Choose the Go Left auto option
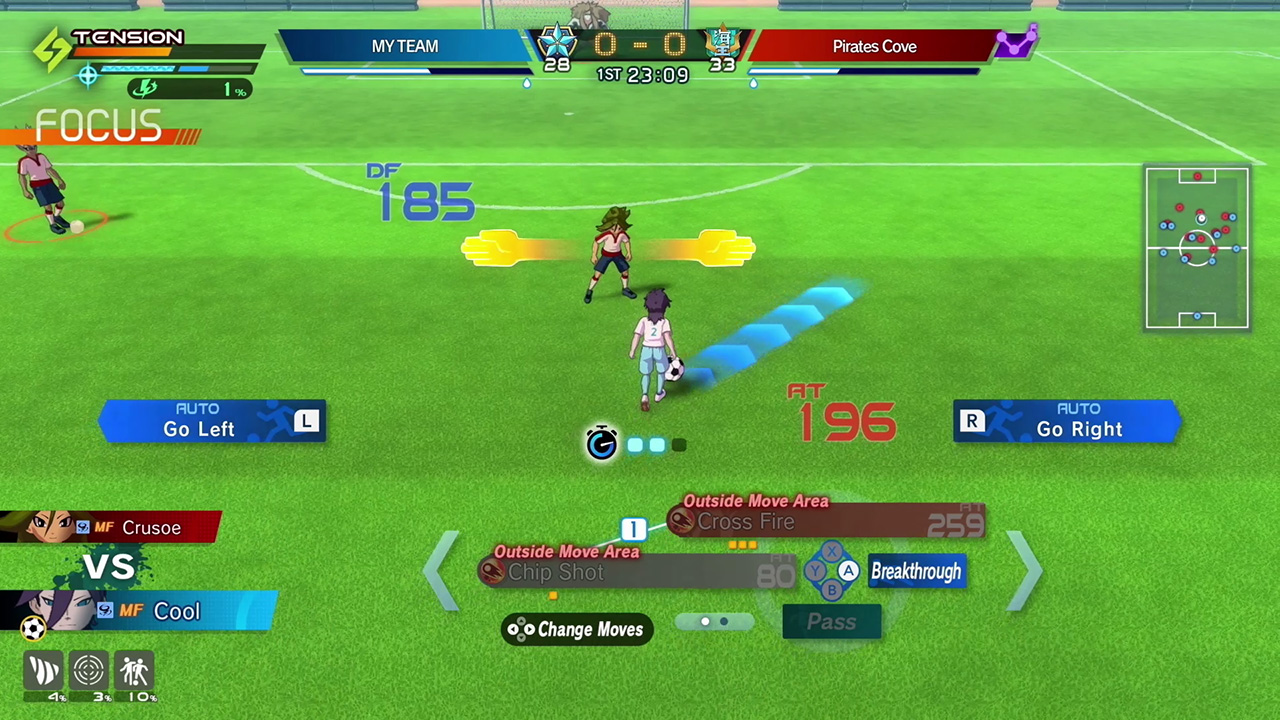This screenshot has height=720, width=1280. tap(212, 421)
